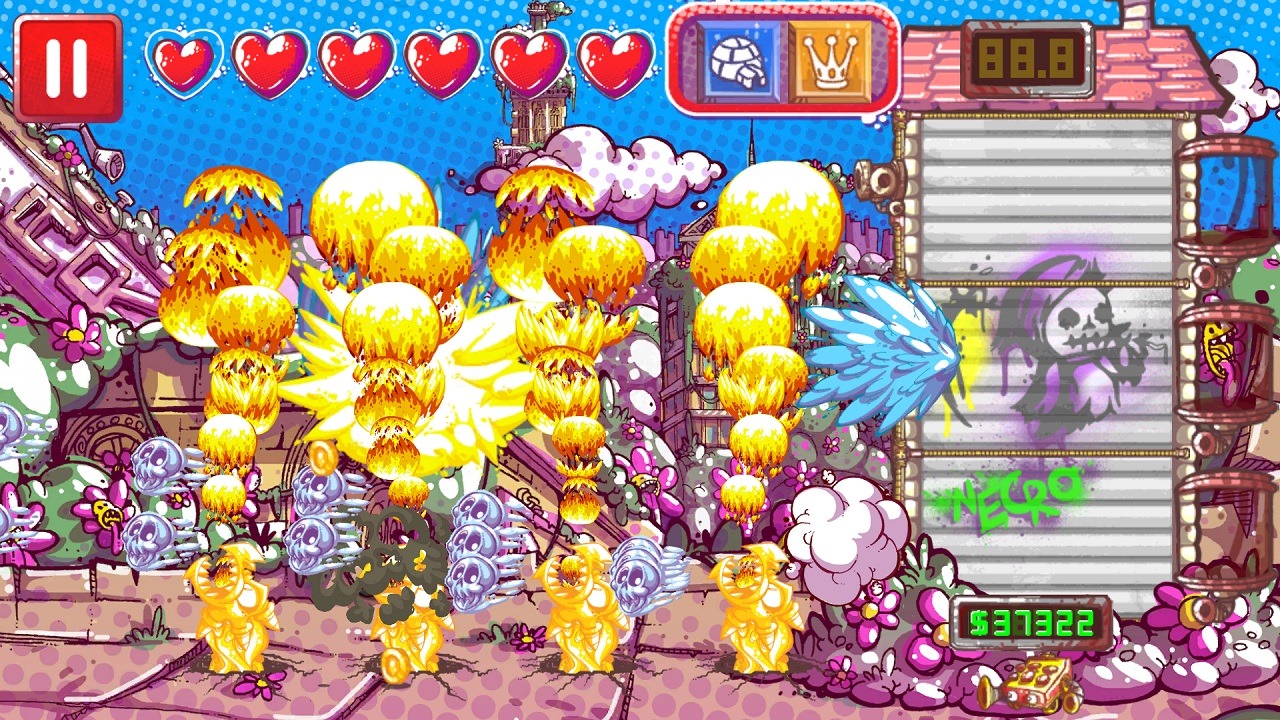The height and width of the screenshot is (720, 1280).
Task: Select the first red heart in the life bar
Action: click(x=184, y=62)
